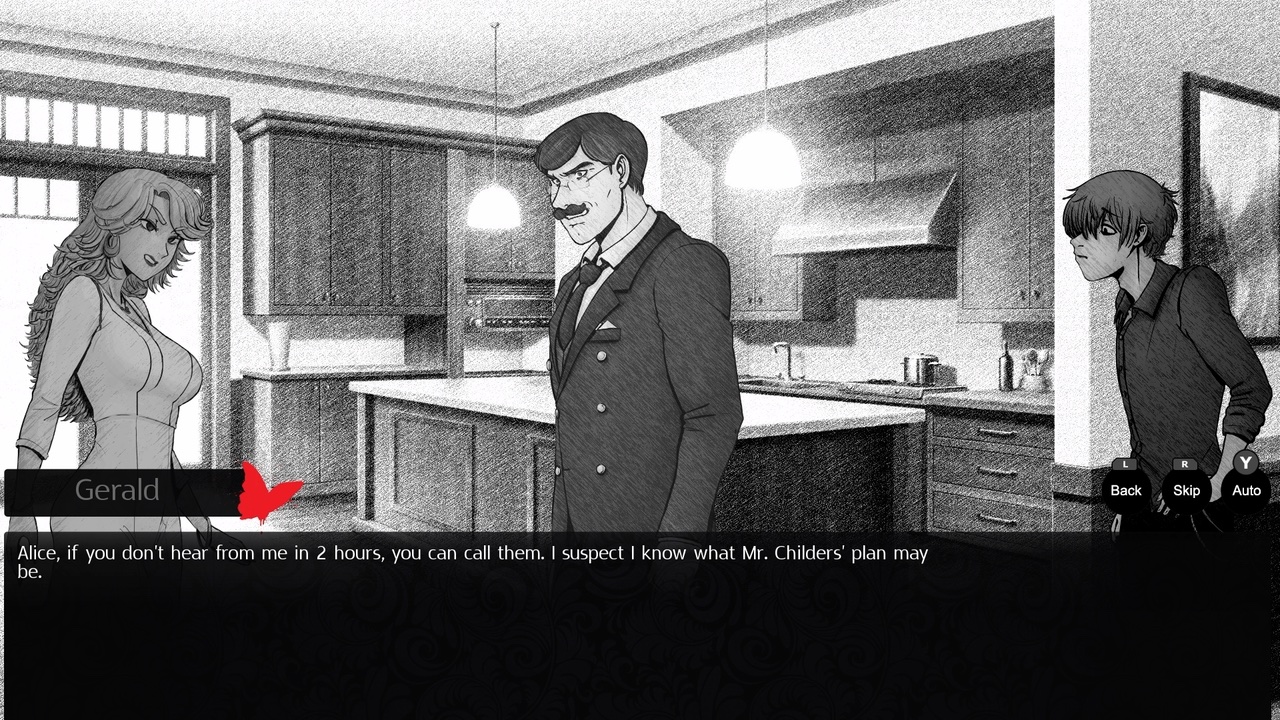Toggle automatic text advance with Auto

pyautogui.click(x=1245, y=490)
